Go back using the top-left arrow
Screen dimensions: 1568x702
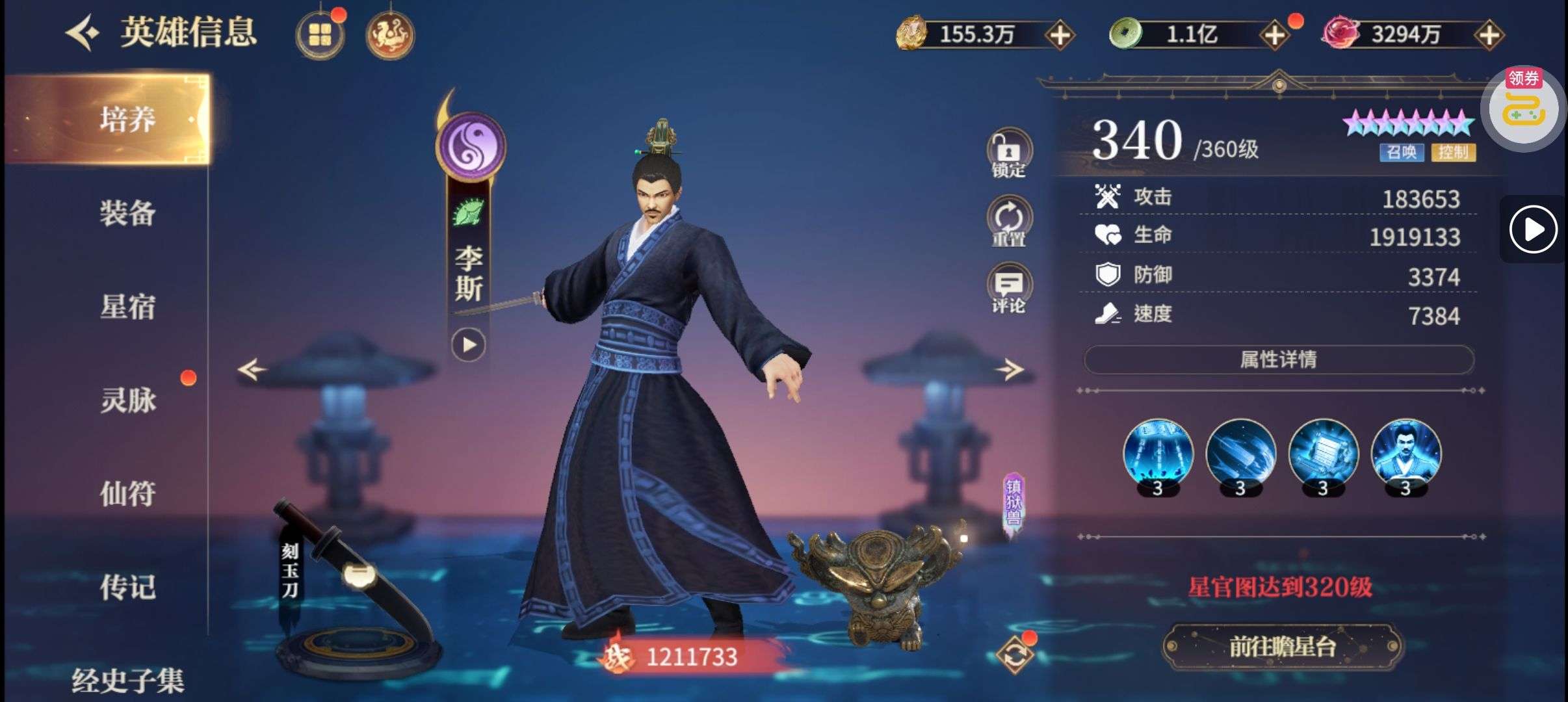click(x=82, y=32)
